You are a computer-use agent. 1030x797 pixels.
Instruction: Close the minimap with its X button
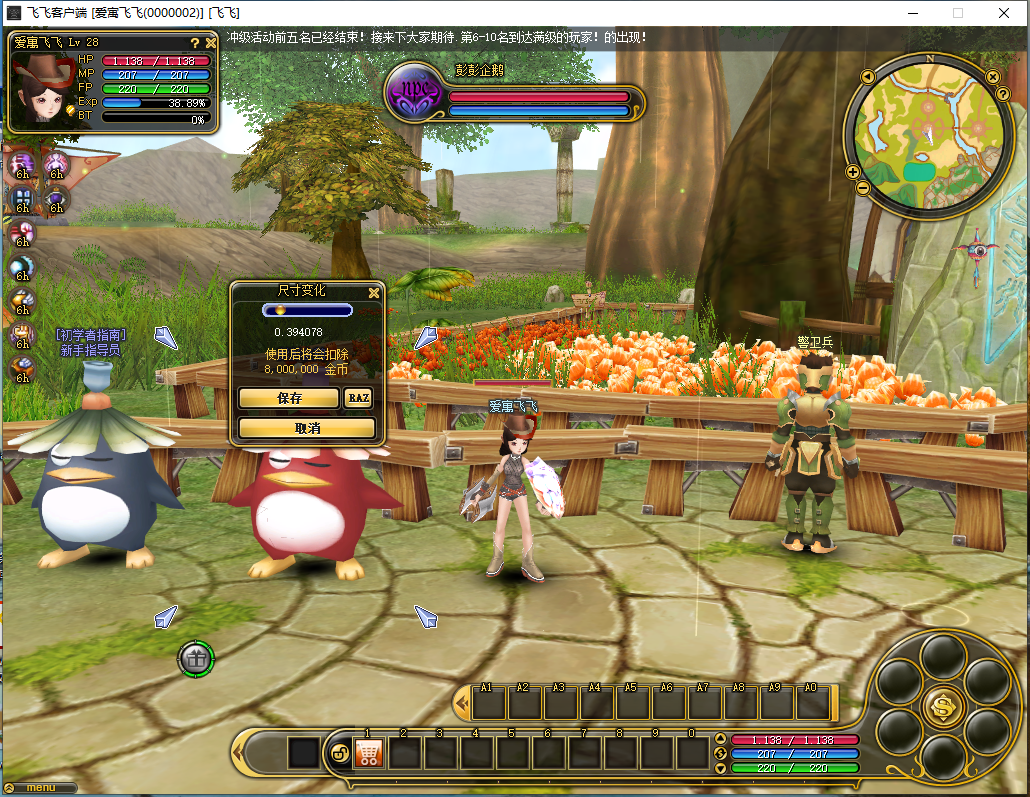coord(993,77)
